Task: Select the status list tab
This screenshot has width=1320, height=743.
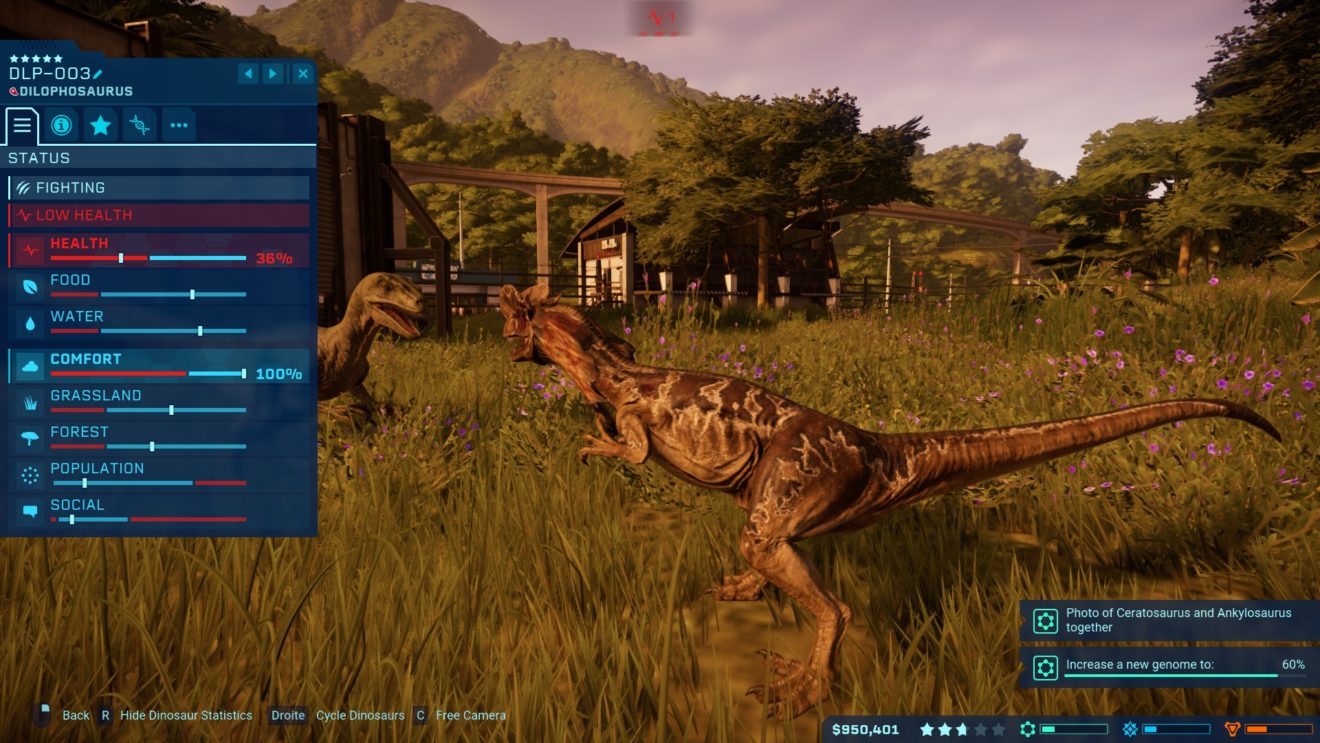Action: [x=22, y=125]
